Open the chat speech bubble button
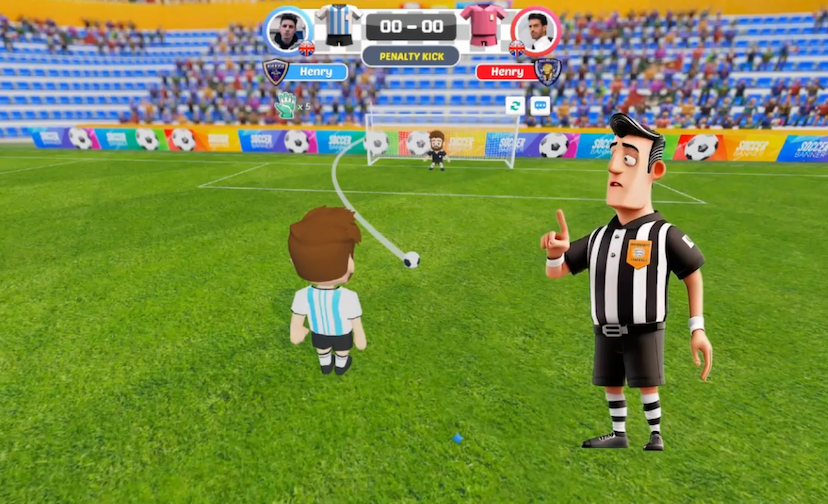The height and width of the screenshot is (504, 828). 540,105
